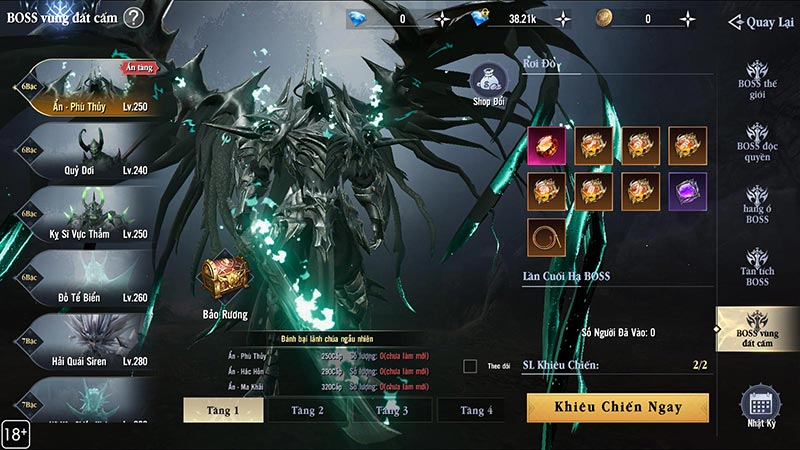The width and height of the screenshot is (800, 450).
Task: Open the BOSS thế giới menu
Action: [x=756, y=82]
